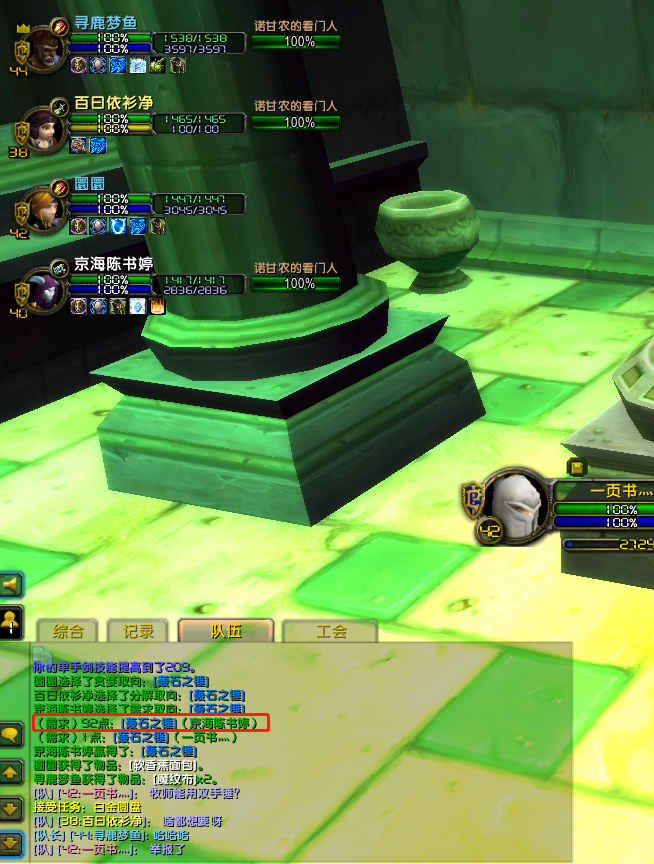The width and height of the screenshot is (654, 864).
Task: Click the orange flame buff icon under 京海陈书婷
Action: coord(157,306)
